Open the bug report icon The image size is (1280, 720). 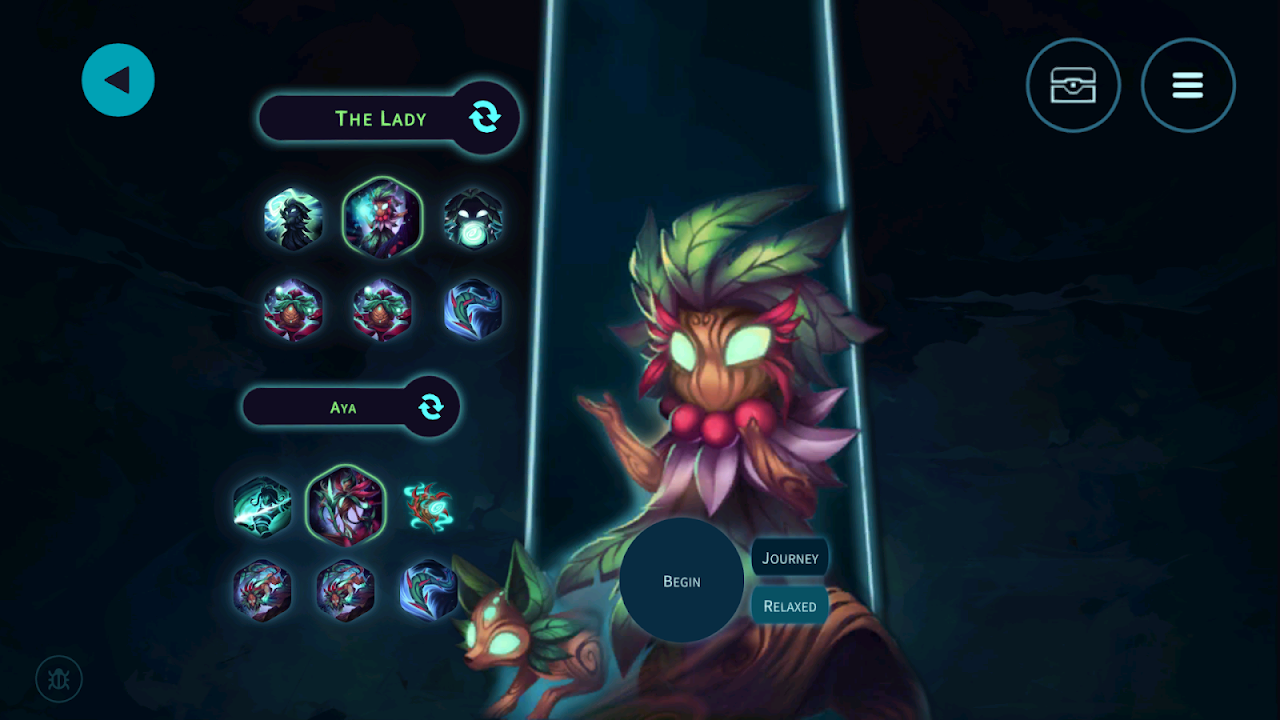pos(59,680)
